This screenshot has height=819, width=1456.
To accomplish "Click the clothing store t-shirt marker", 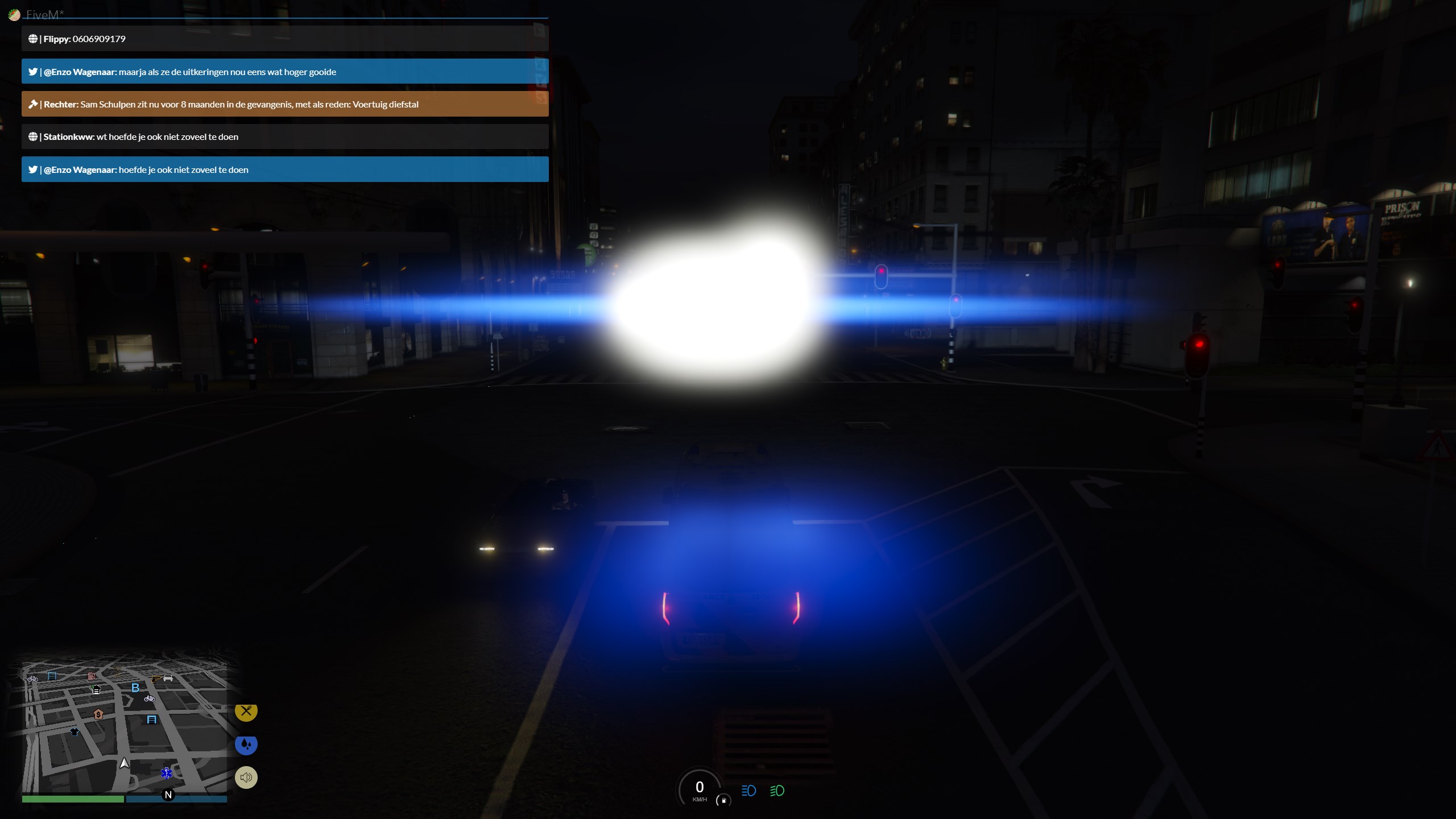I will pyautogui.click(x=75, y=731).
